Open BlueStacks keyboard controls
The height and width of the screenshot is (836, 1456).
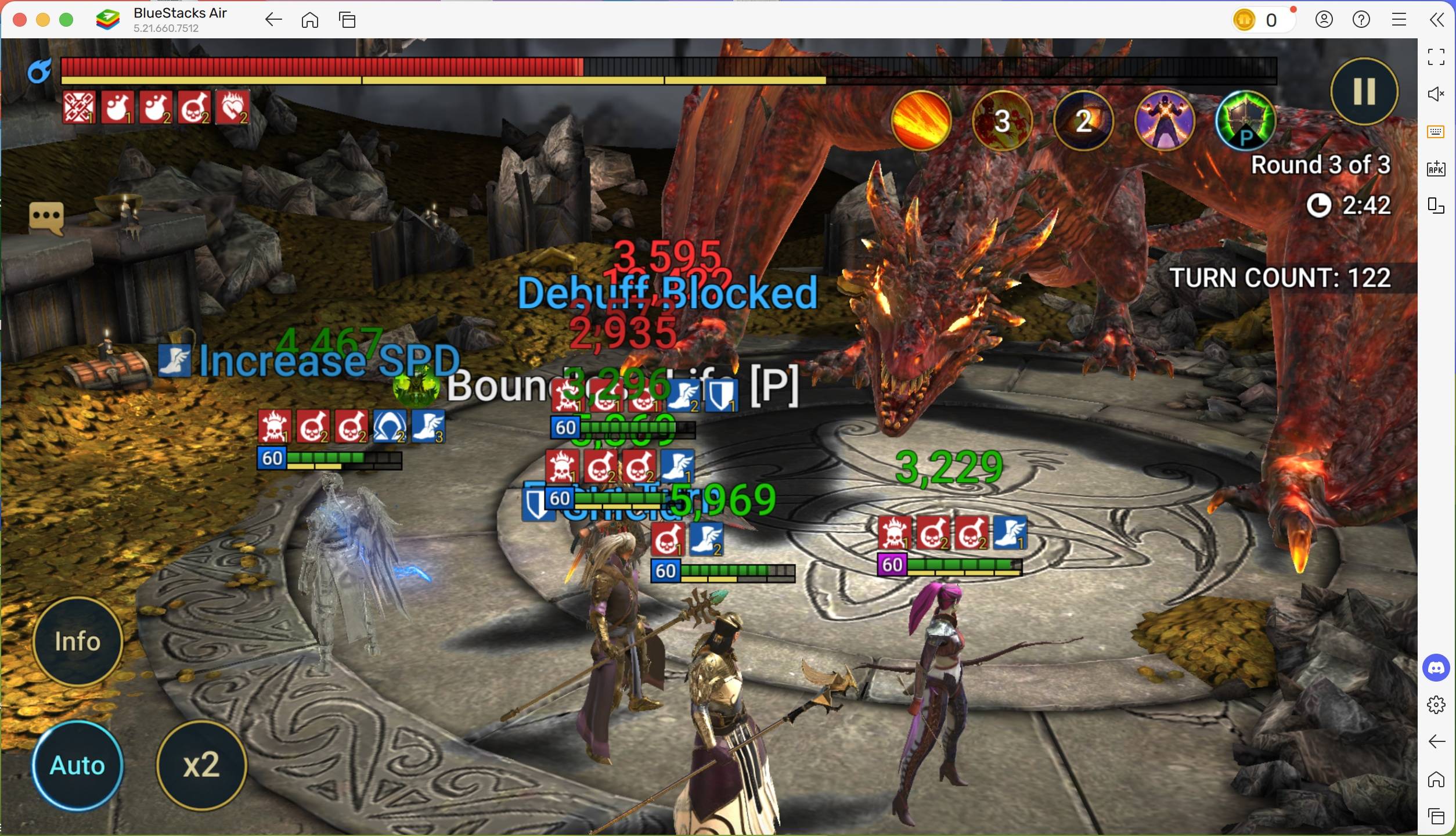pos(1436,131)
